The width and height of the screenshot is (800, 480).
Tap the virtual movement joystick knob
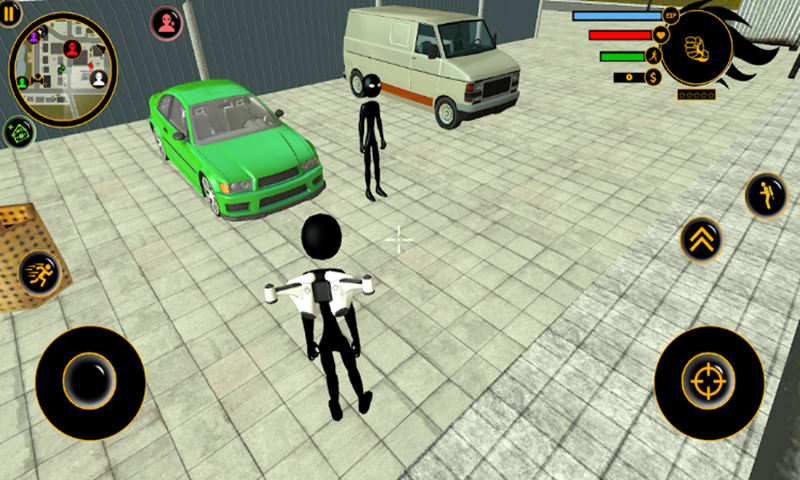click(x=90, y=382)
